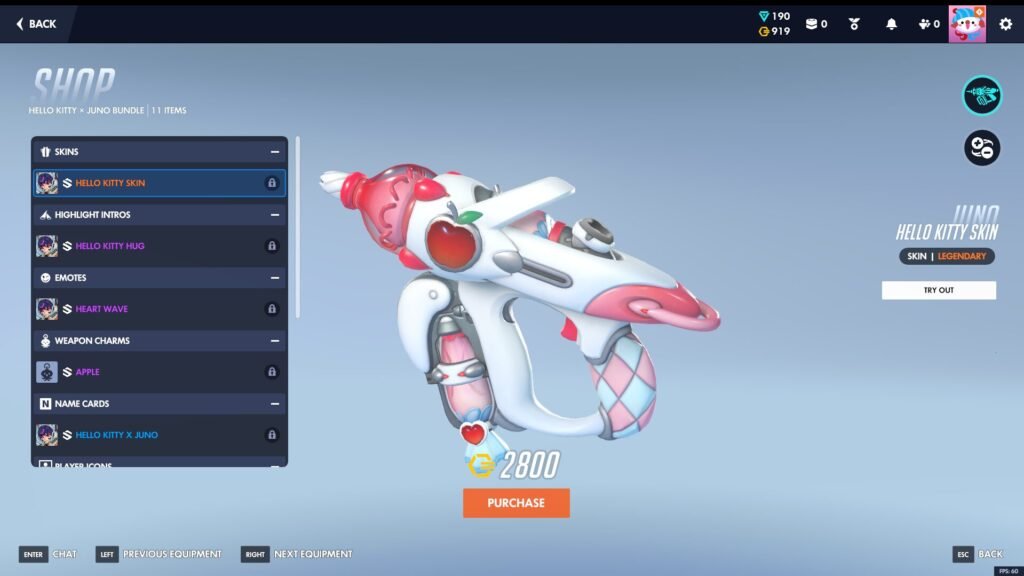Open the settings gear icon
Viewport: 1024px width, 576px height.
pyautogui.click(x=1005, y=24)
